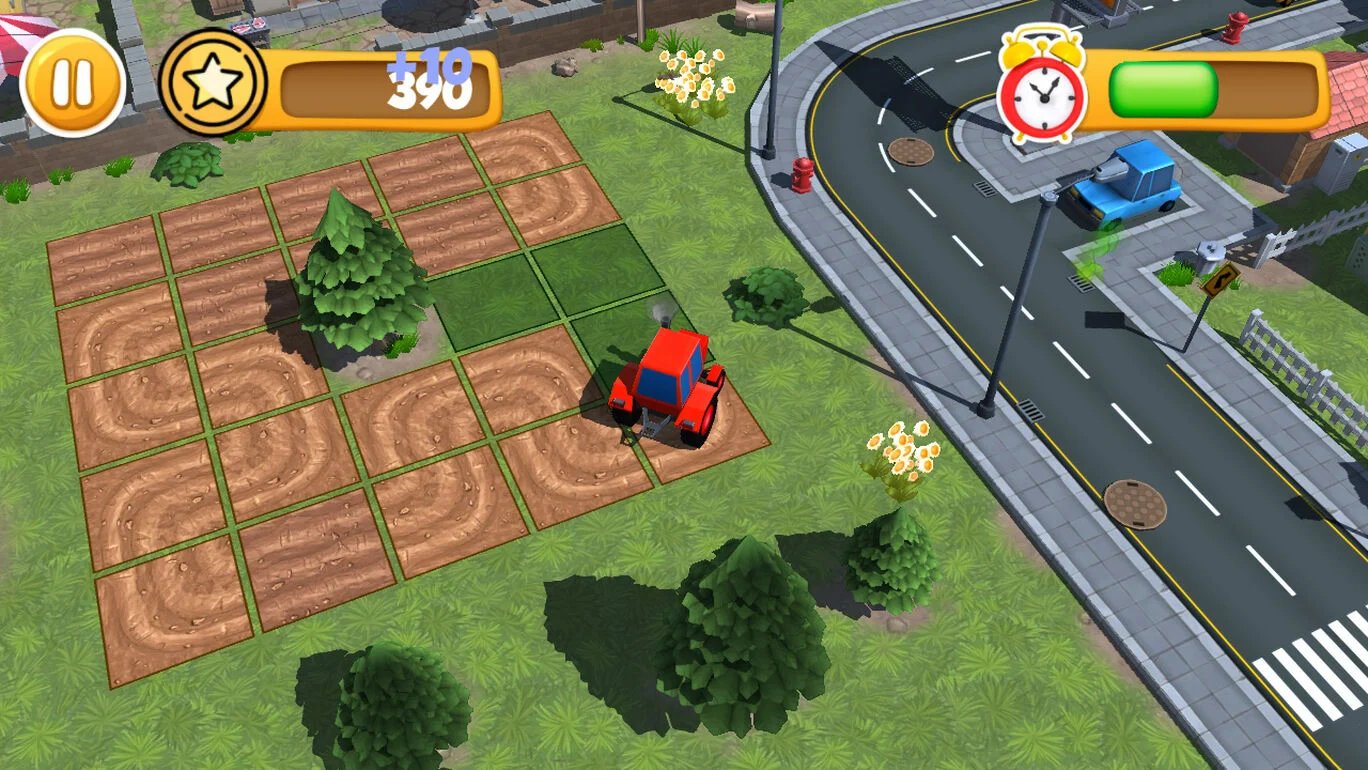Viewport: 1368px width, 770px height.
Task: Click the green time progress bar
Action: tap(1166, 90)
